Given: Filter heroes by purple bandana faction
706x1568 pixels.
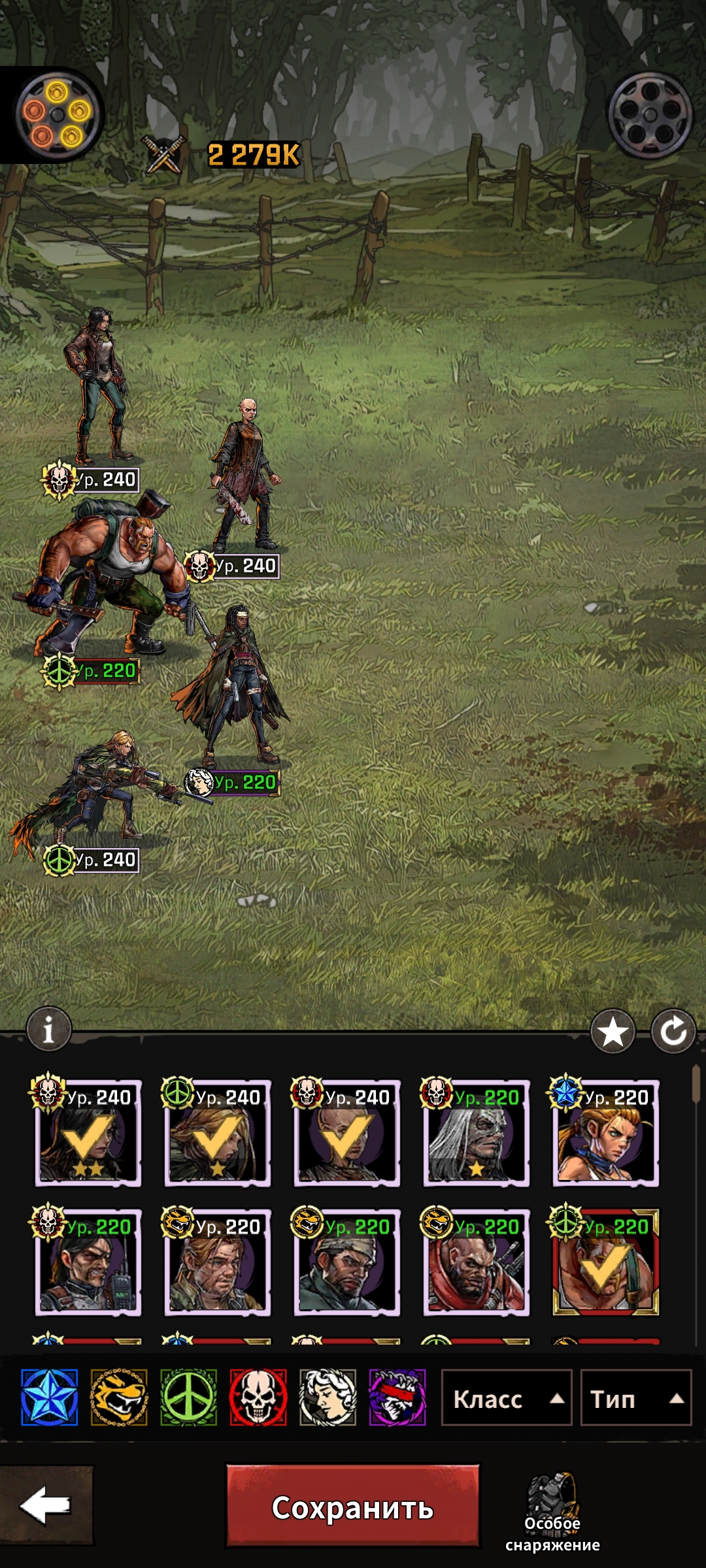Looking at the screenshot, I should [x=397, y=1397].
